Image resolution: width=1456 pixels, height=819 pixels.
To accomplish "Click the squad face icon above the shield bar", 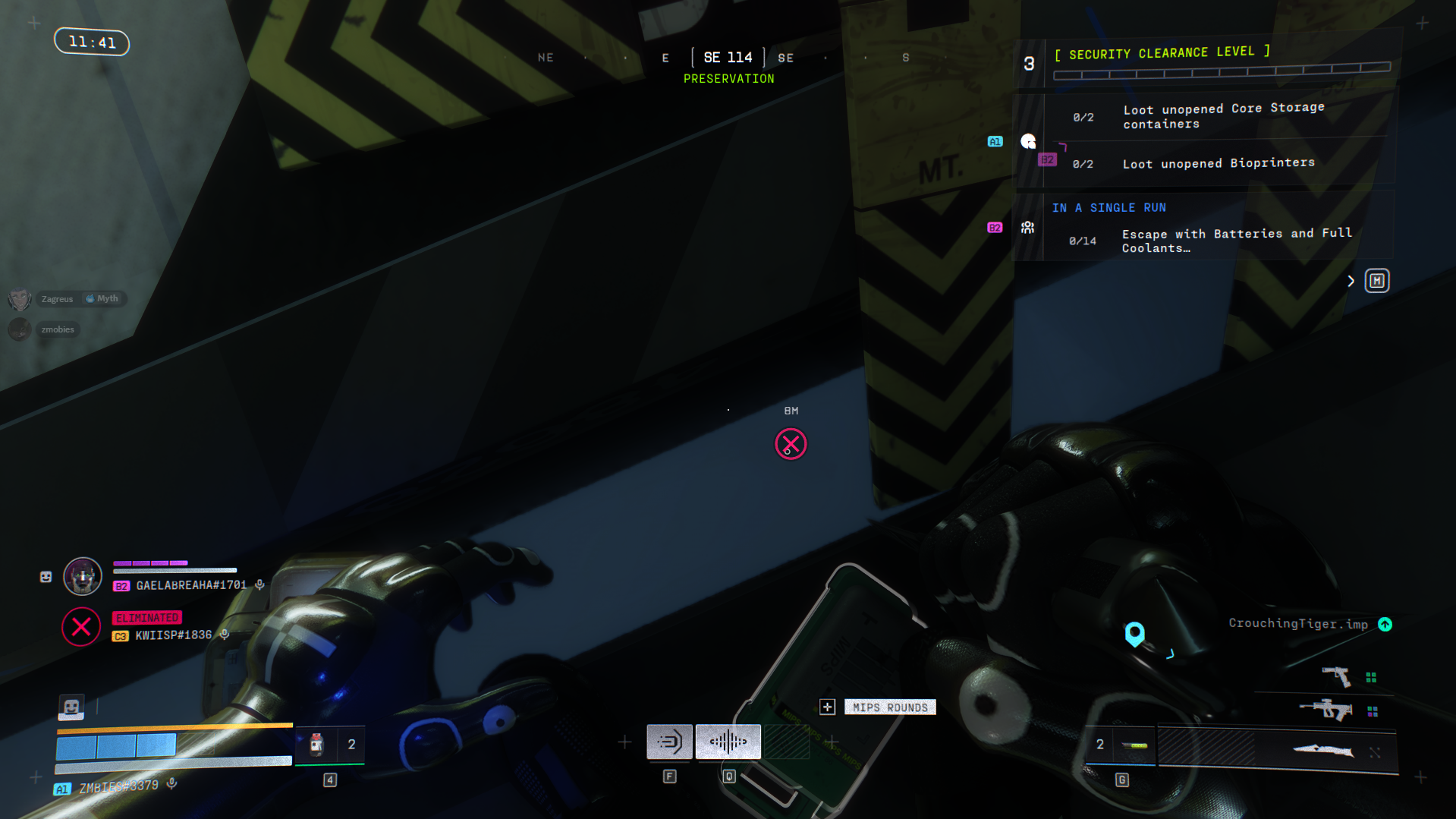I will (71, 707).
